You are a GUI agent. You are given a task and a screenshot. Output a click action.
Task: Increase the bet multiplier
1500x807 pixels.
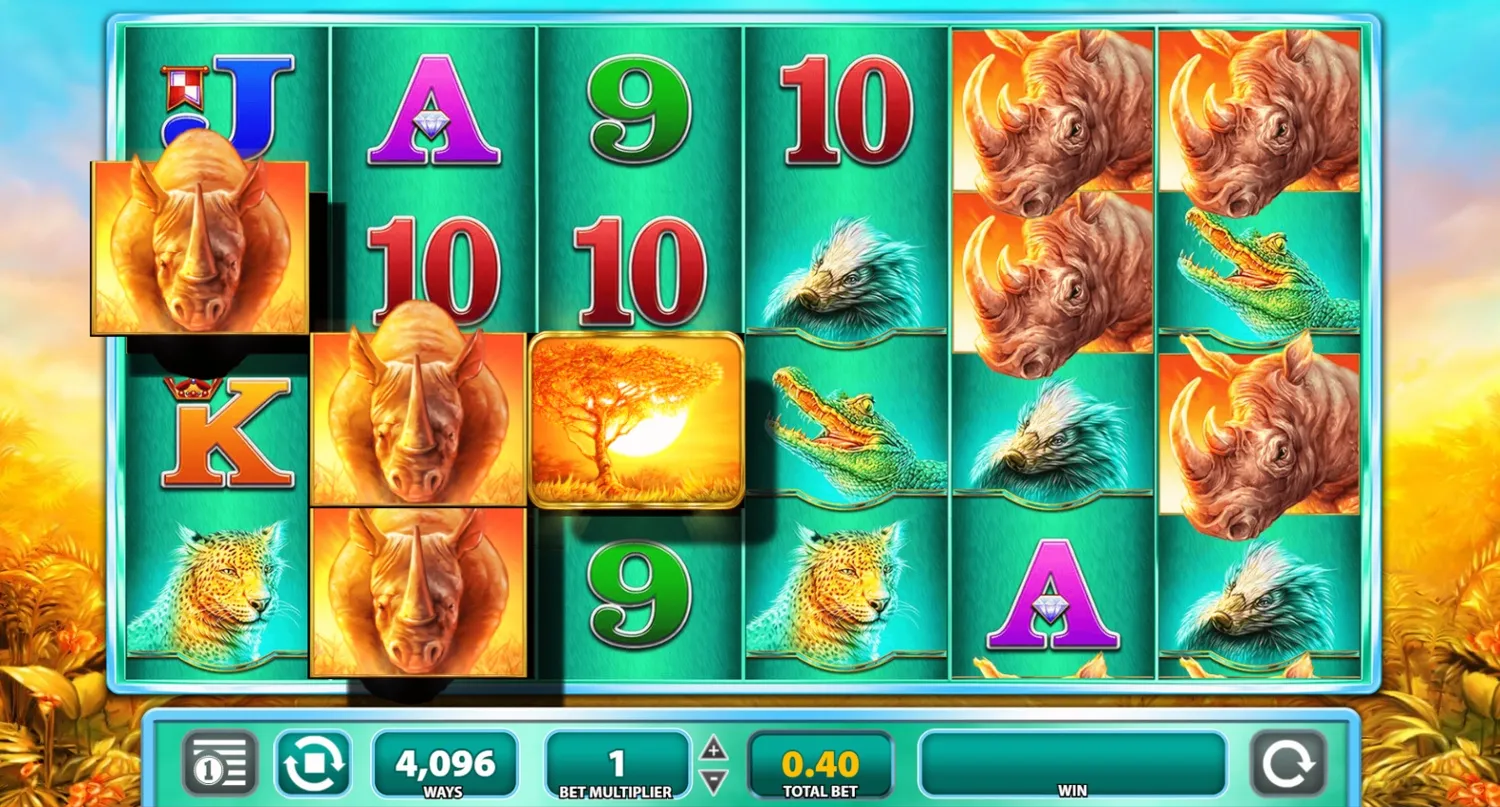[714, 748]
